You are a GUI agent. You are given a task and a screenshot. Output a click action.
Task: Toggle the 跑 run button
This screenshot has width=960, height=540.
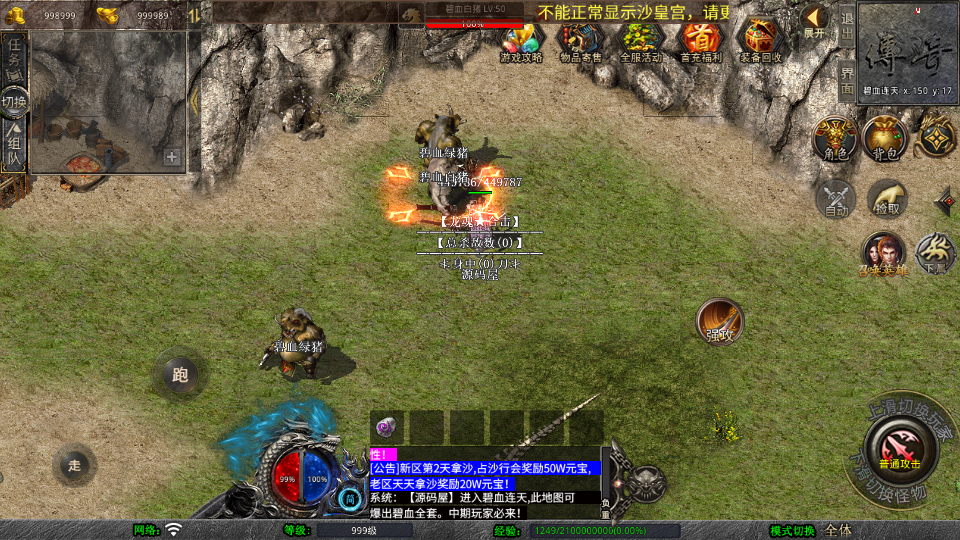tap(180, 375)
